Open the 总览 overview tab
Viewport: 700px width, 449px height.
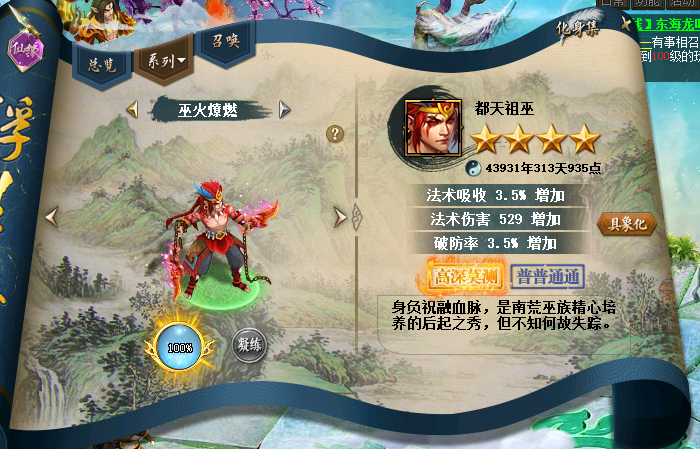(99, 63)
